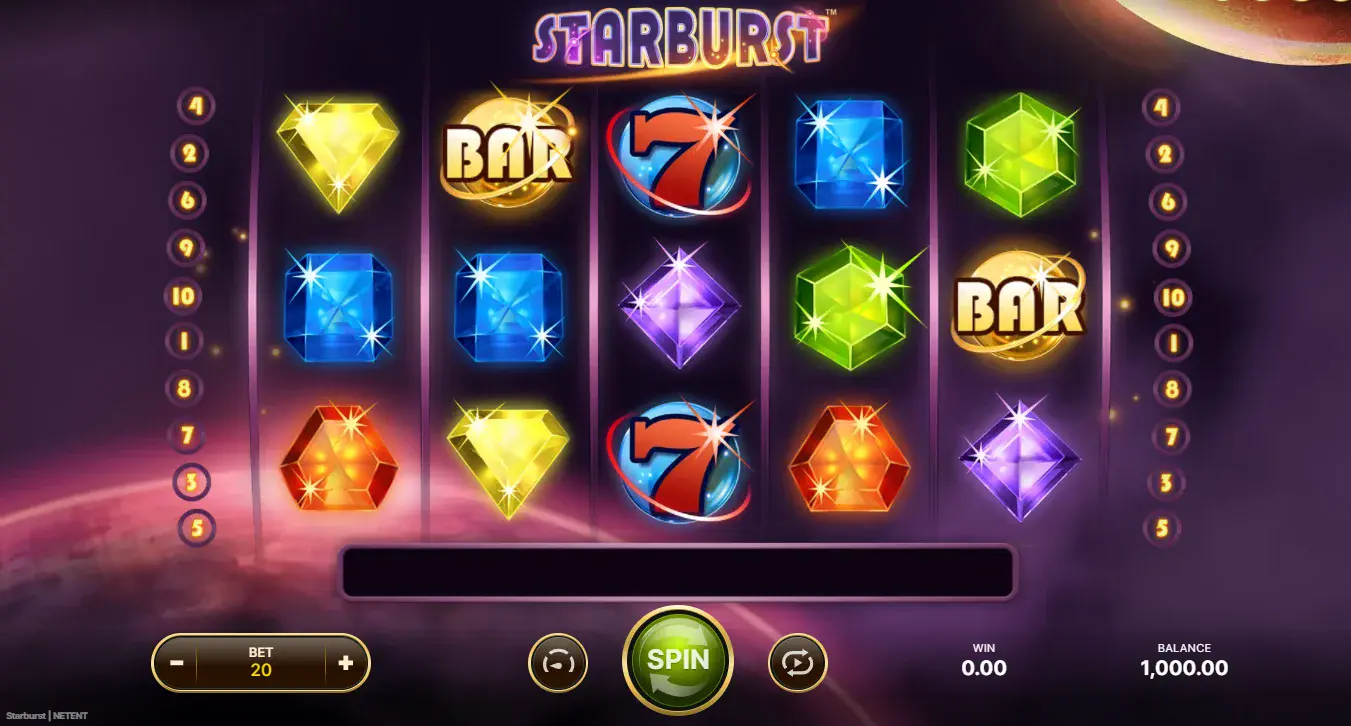Open quick-spin settings via the gauge icon
1351x726 pixels.
pos(557,661)
